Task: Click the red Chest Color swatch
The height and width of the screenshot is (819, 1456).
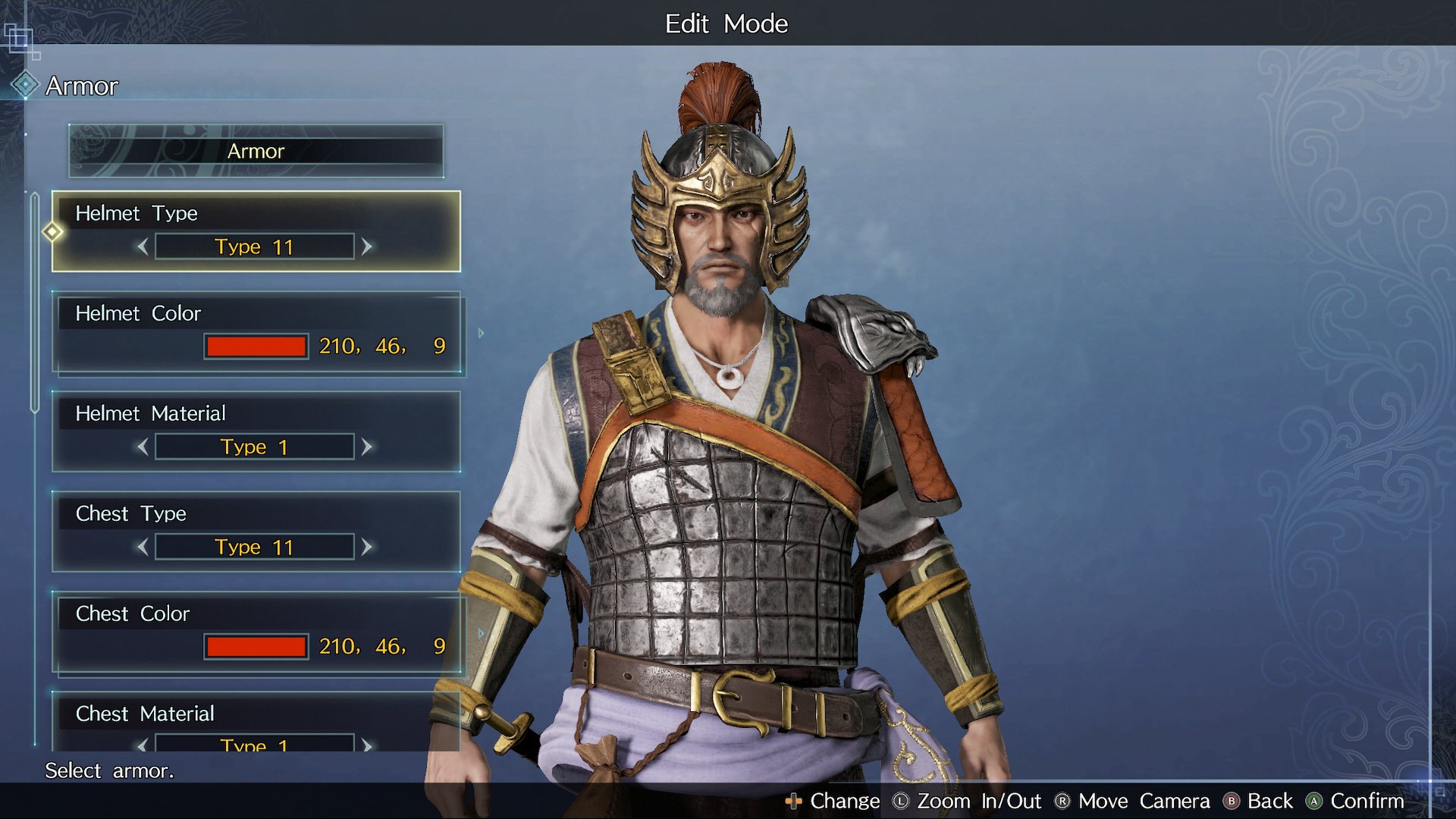Action: pyautogui.click(x=256, y=647)
